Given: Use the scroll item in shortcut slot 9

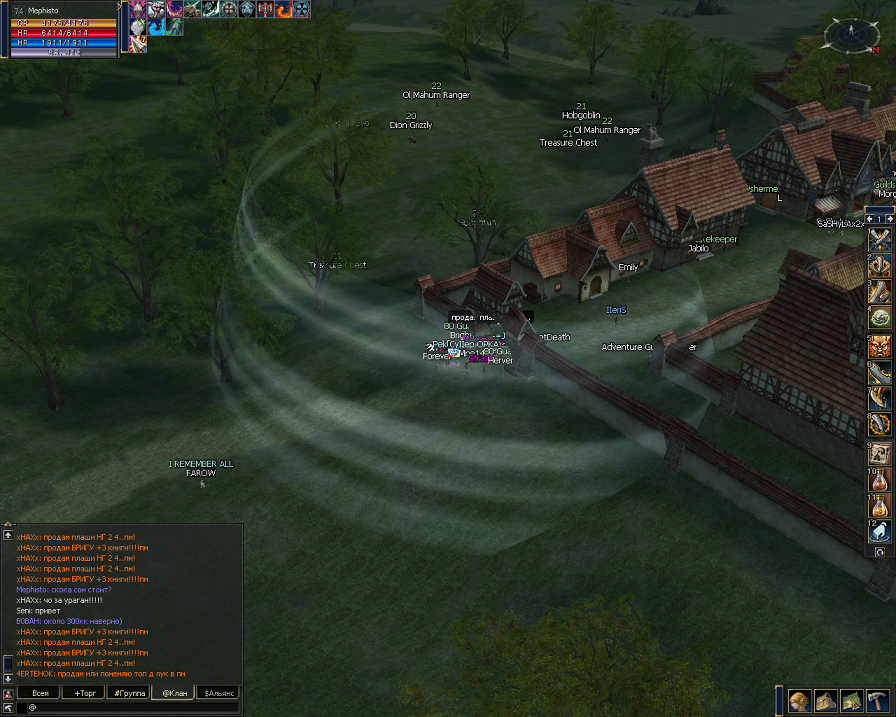Looking at the screenshot, I should coord(880,453).
